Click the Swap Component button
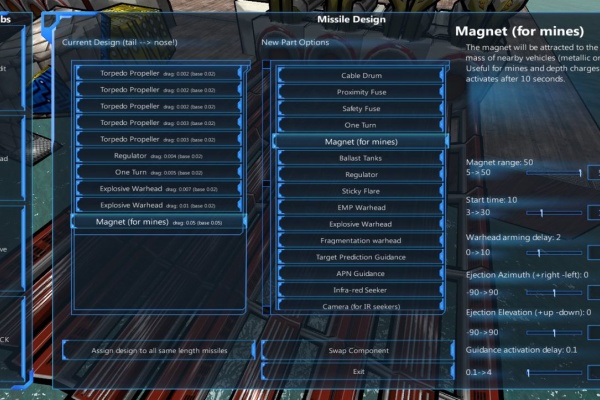 (x=359, y=351)
